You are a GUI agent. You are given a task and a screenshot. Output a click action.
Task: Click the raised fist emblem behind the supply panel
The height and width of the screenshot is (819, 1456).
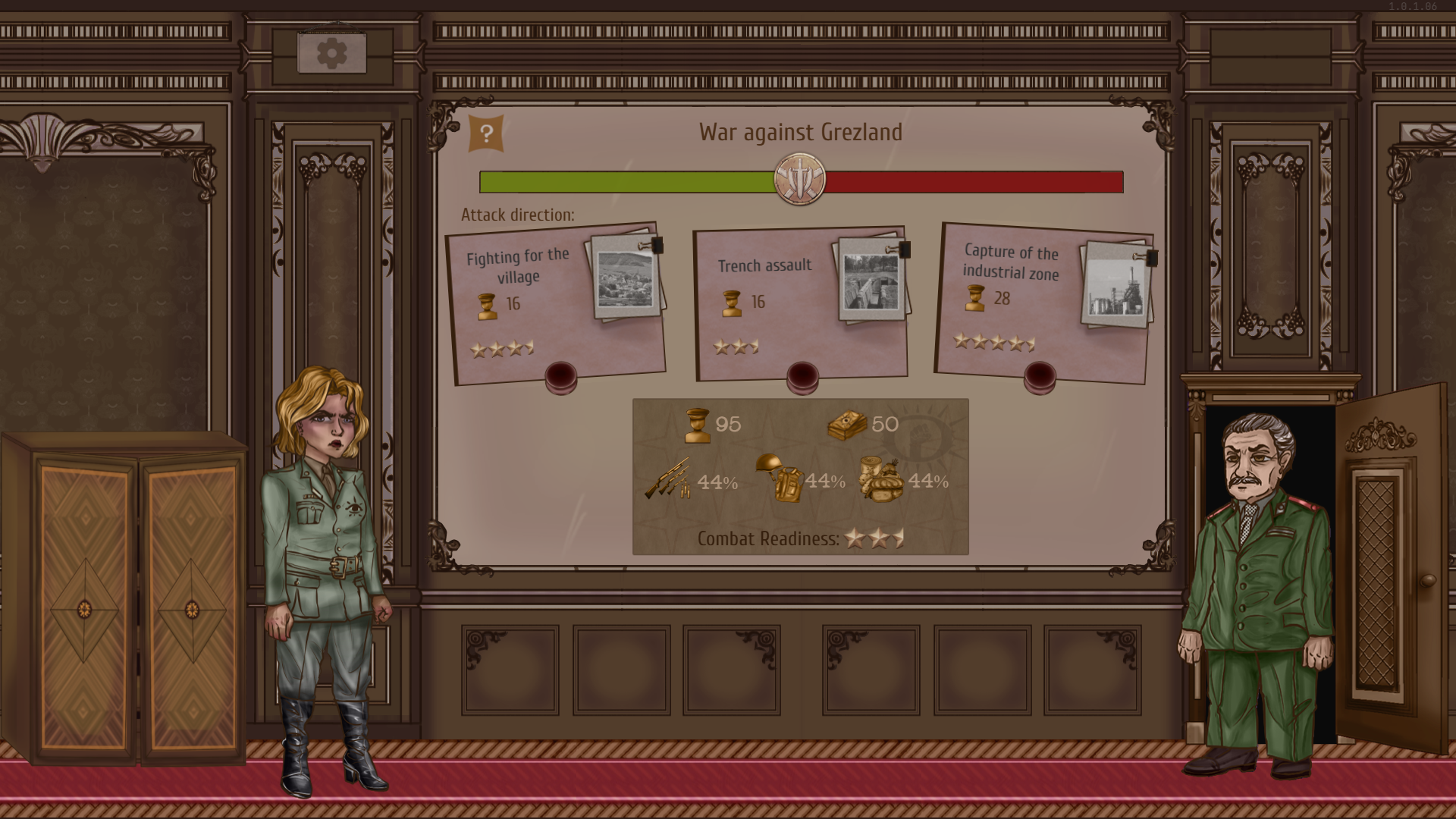click(x=920, y=434)
